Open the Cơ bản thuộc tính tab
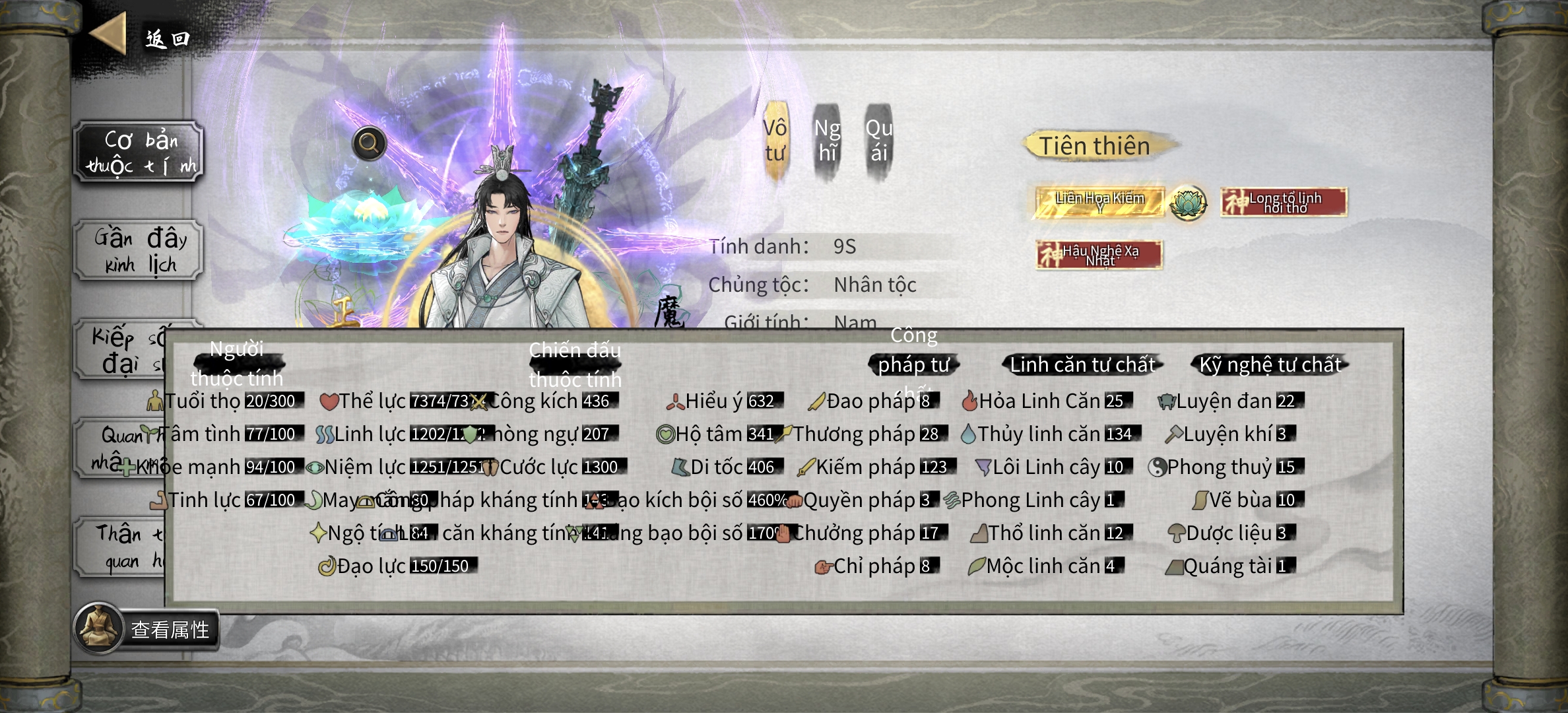Viewport: 1568px width, 713px height. click(x=139, y=153)
